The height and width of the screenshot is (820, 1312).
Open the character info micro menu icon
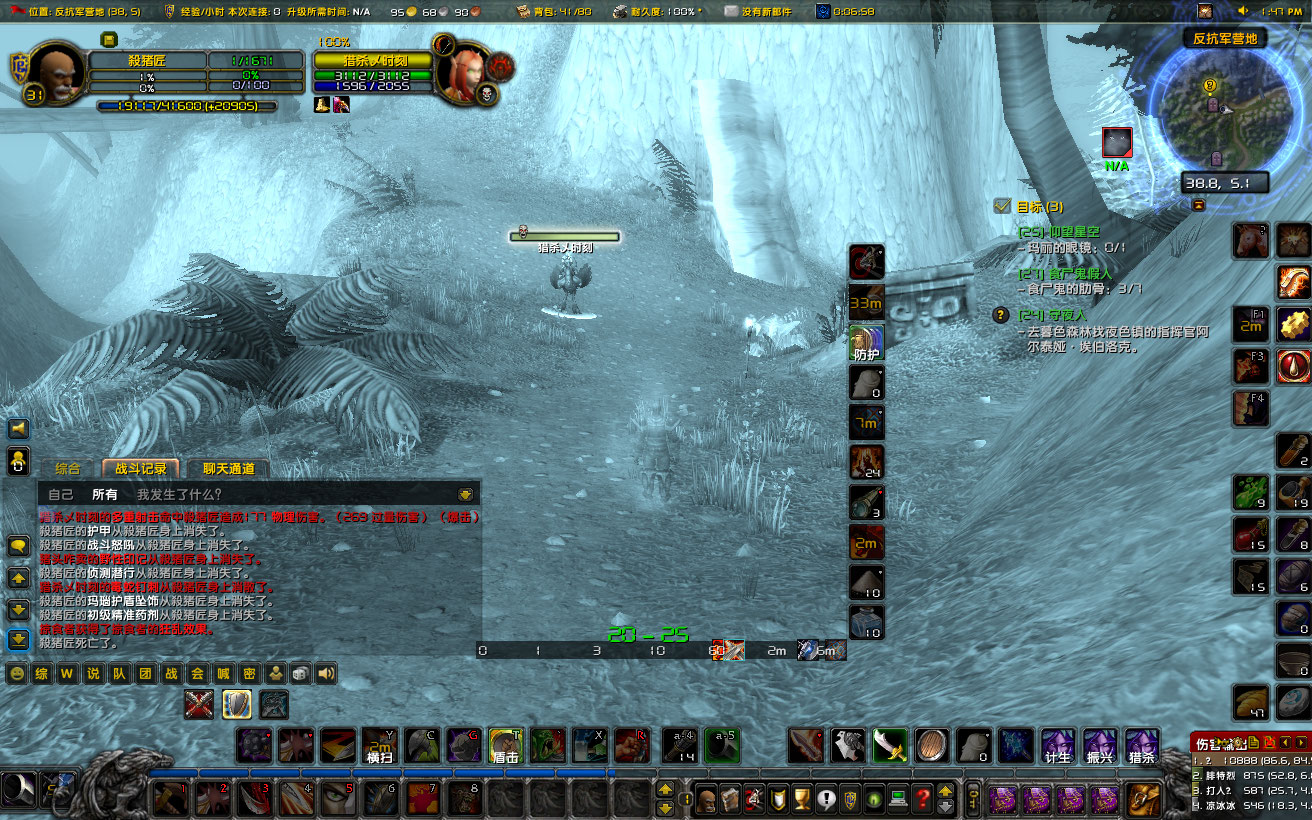pos(707,798)
